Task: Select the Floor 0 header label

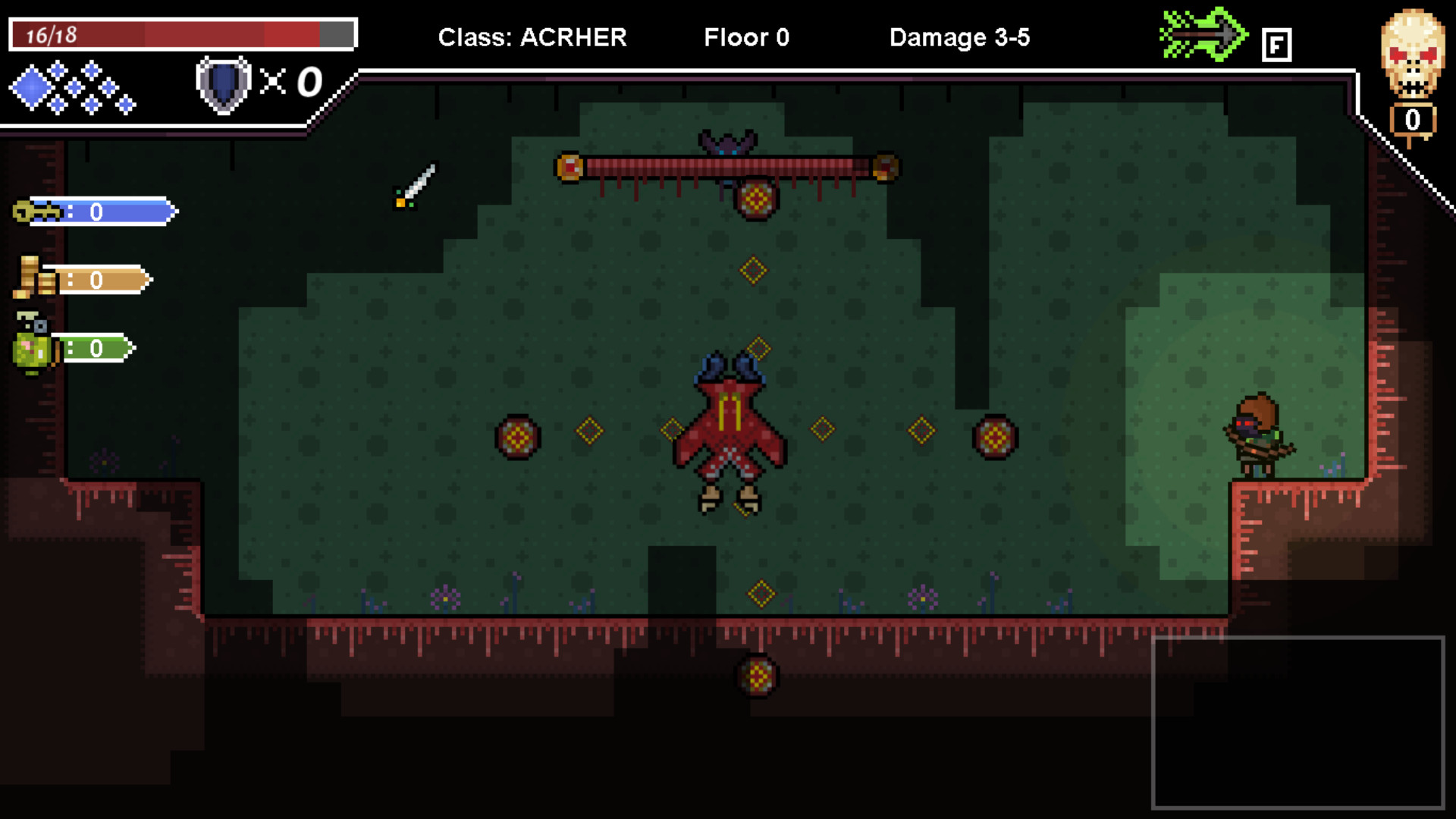Action: (x=746, y=37)
